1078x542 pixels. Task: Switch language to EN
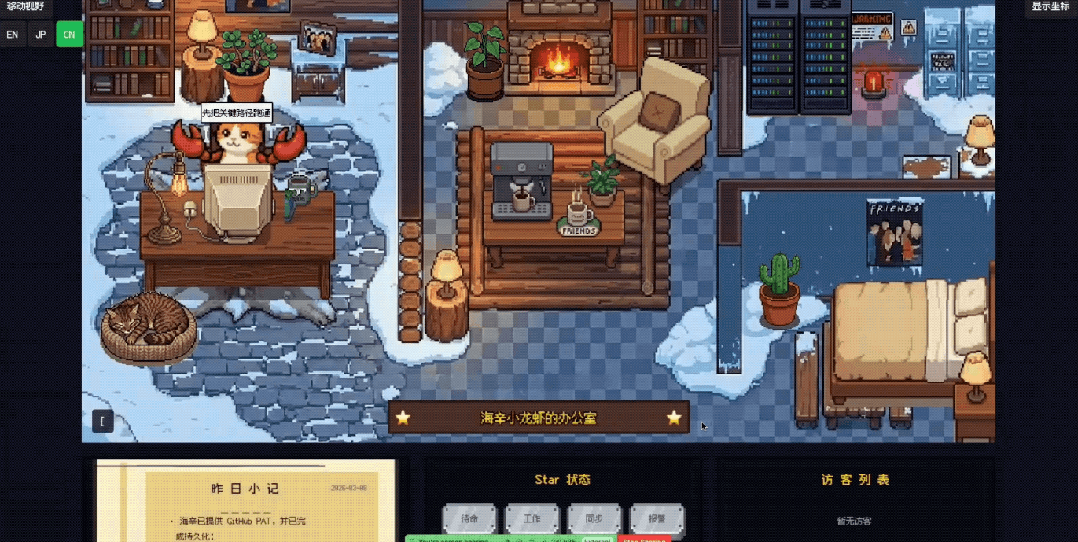pos(12,34)
